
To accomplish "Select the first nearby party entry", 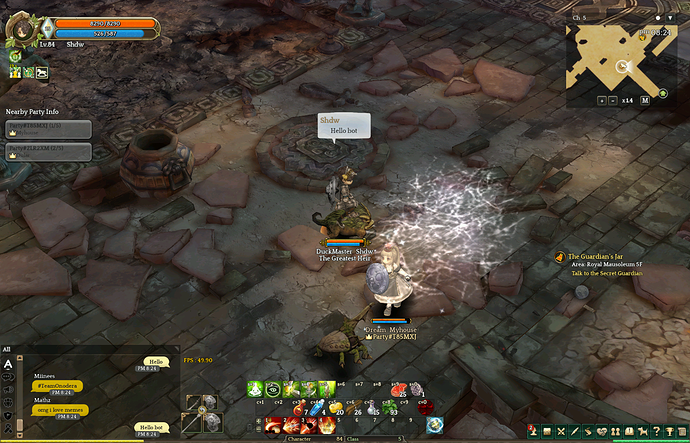I will click(48, 129).
